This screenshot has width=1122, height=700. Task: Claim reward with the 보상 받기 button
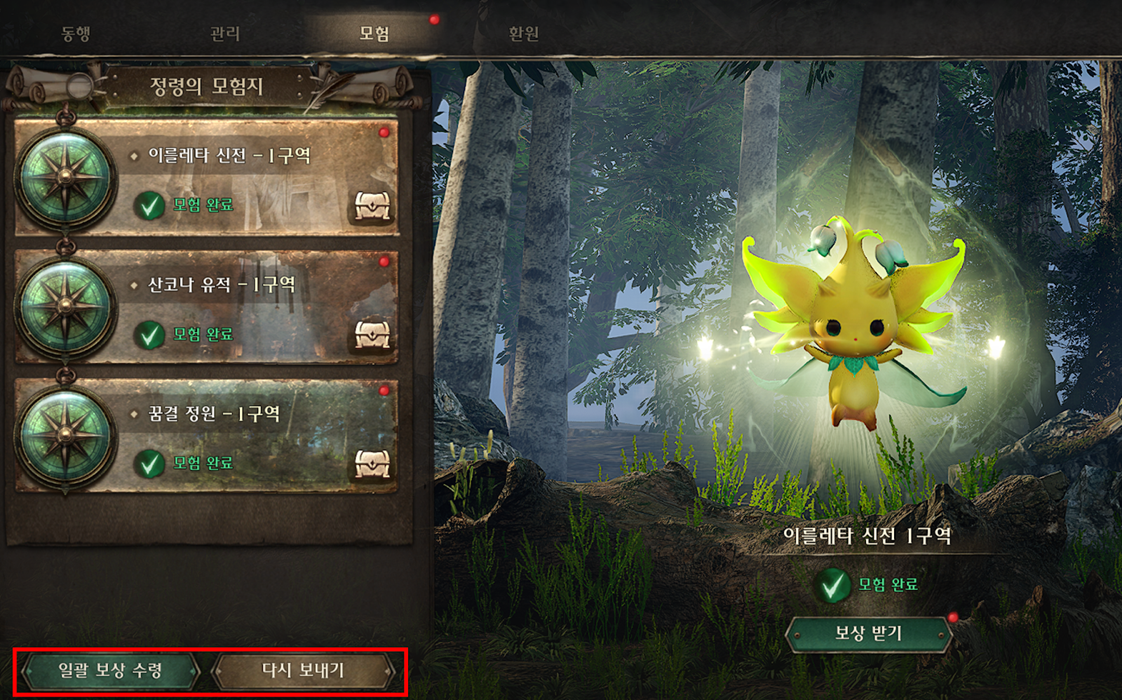868,633
